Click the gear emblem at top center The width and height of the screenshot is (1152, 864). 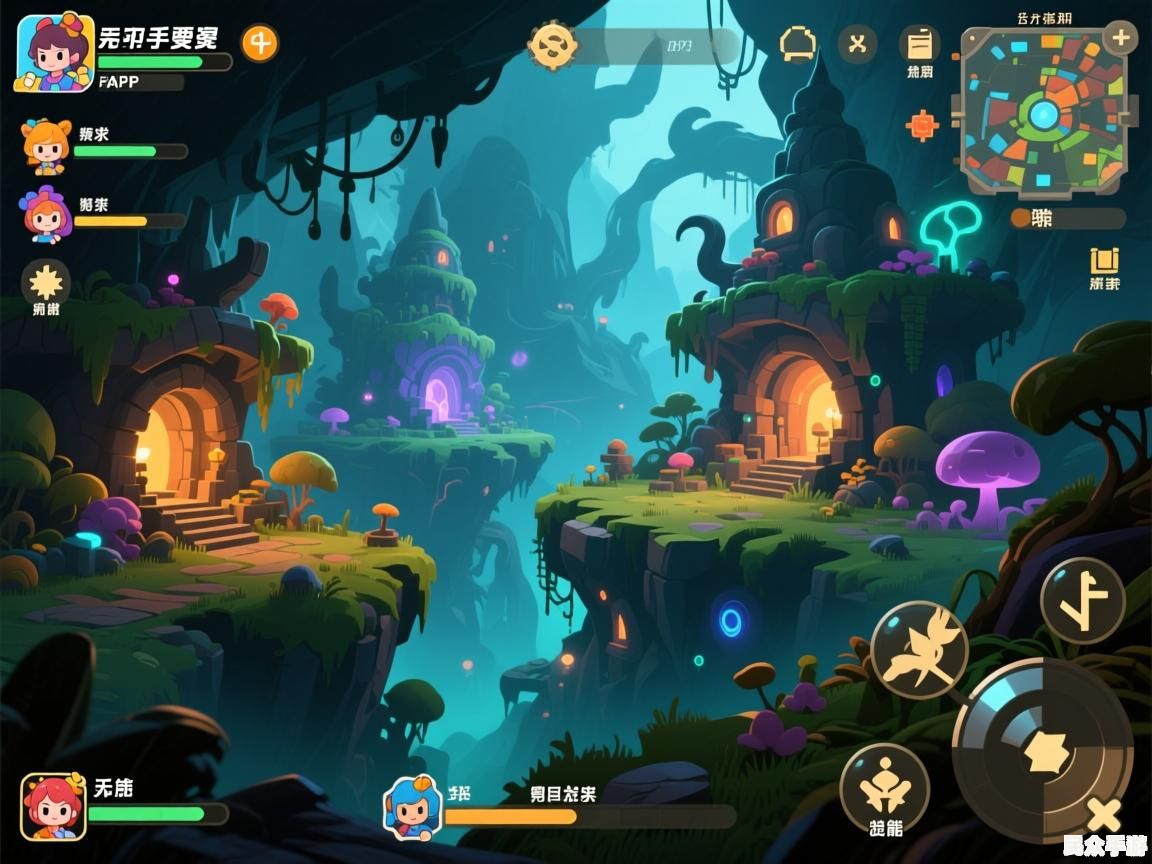(x=552, y=45)
